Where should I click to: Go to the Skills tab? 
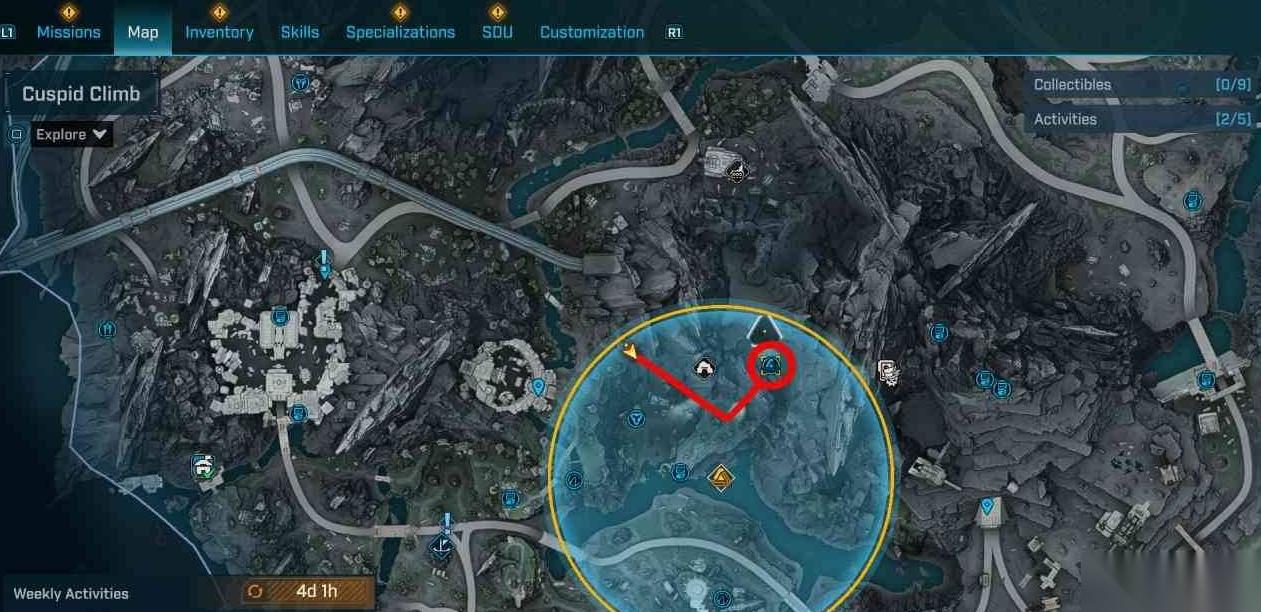[299, 32]
